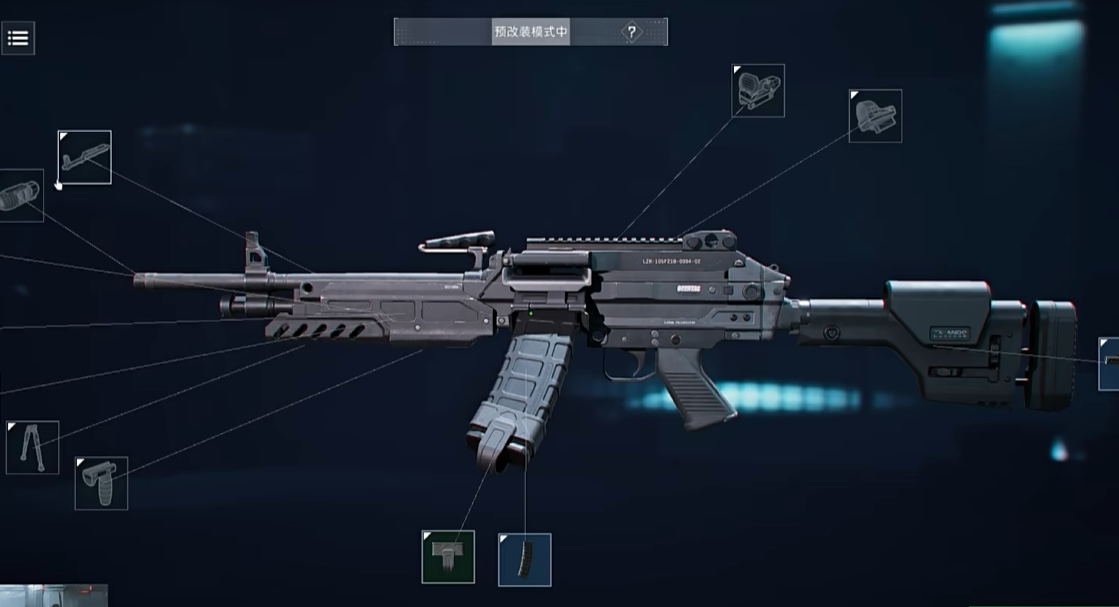Image resolution: width=1119 pixels, height=607 pixels.
Task: Pick the green T-shaped mag mount slot
Action: click(448, 557)
